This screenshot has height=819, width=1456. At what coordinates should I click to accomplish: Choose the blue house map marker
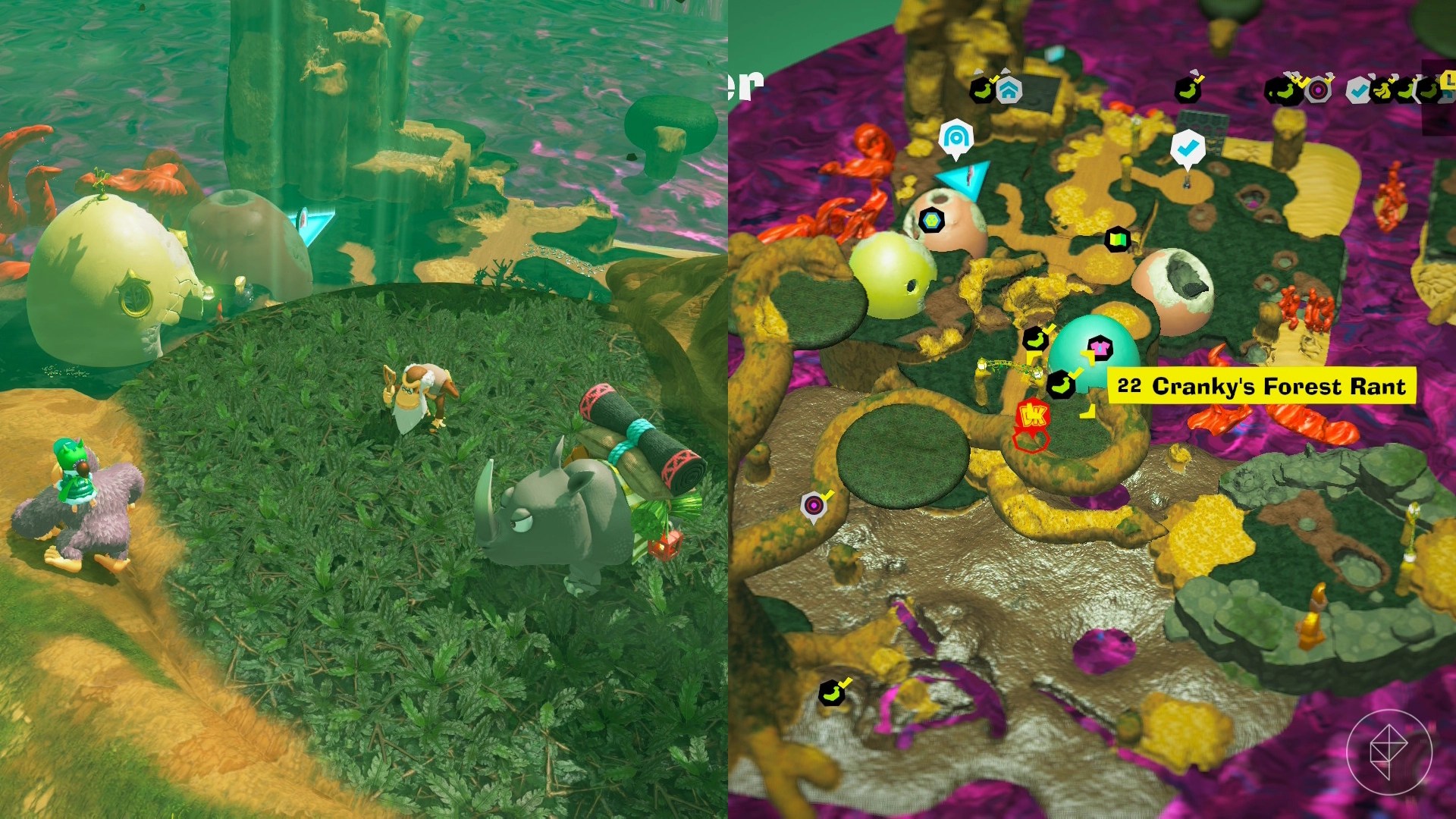coord(1008,91)
